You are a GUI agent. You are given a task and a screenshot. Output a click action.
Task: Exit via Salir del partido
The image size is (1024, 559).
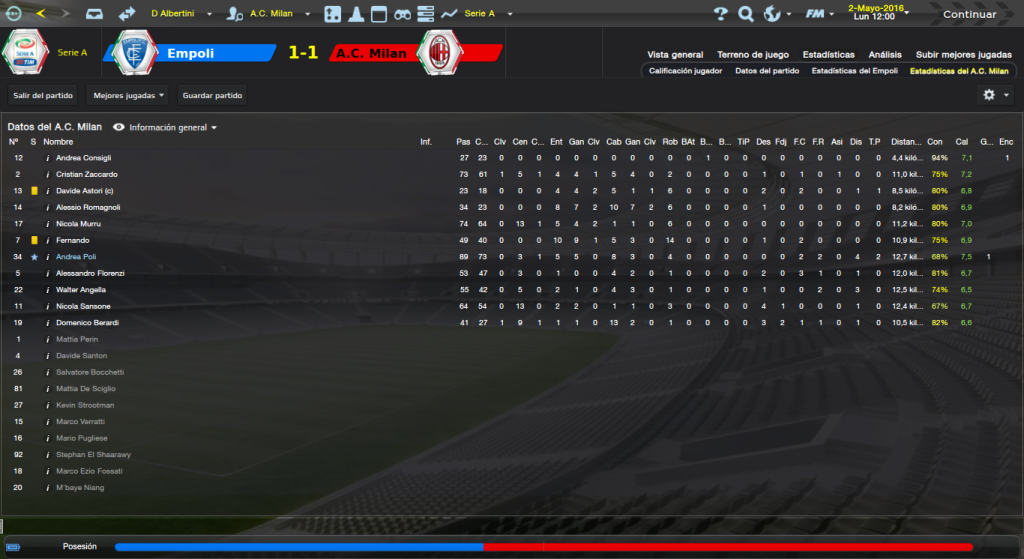point(44,95)
